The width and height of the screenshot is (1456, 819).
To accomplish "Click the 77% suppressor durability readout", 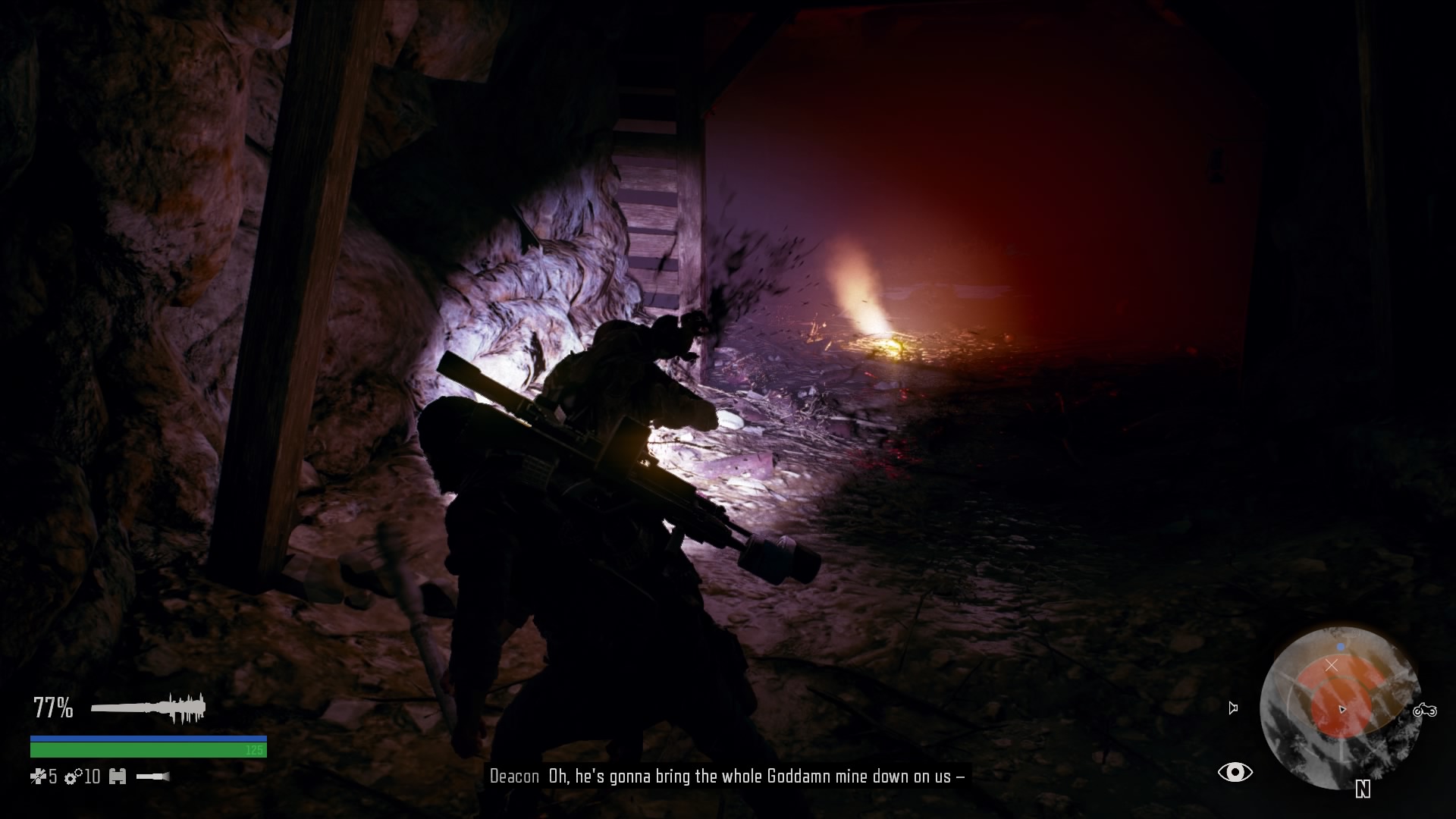I will (x=53, y=707).
